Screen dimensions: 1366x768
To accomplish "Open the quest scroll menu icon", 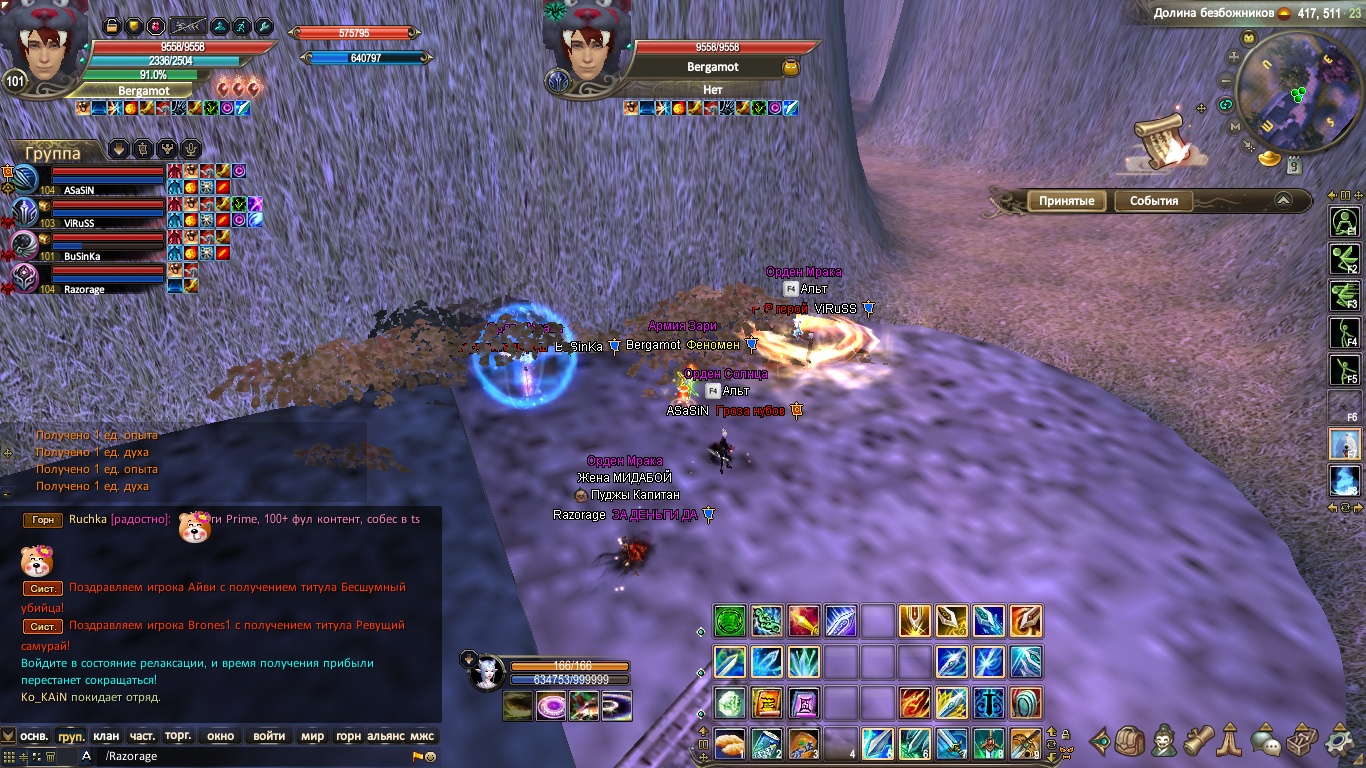I will click(x=1198, y=741).
